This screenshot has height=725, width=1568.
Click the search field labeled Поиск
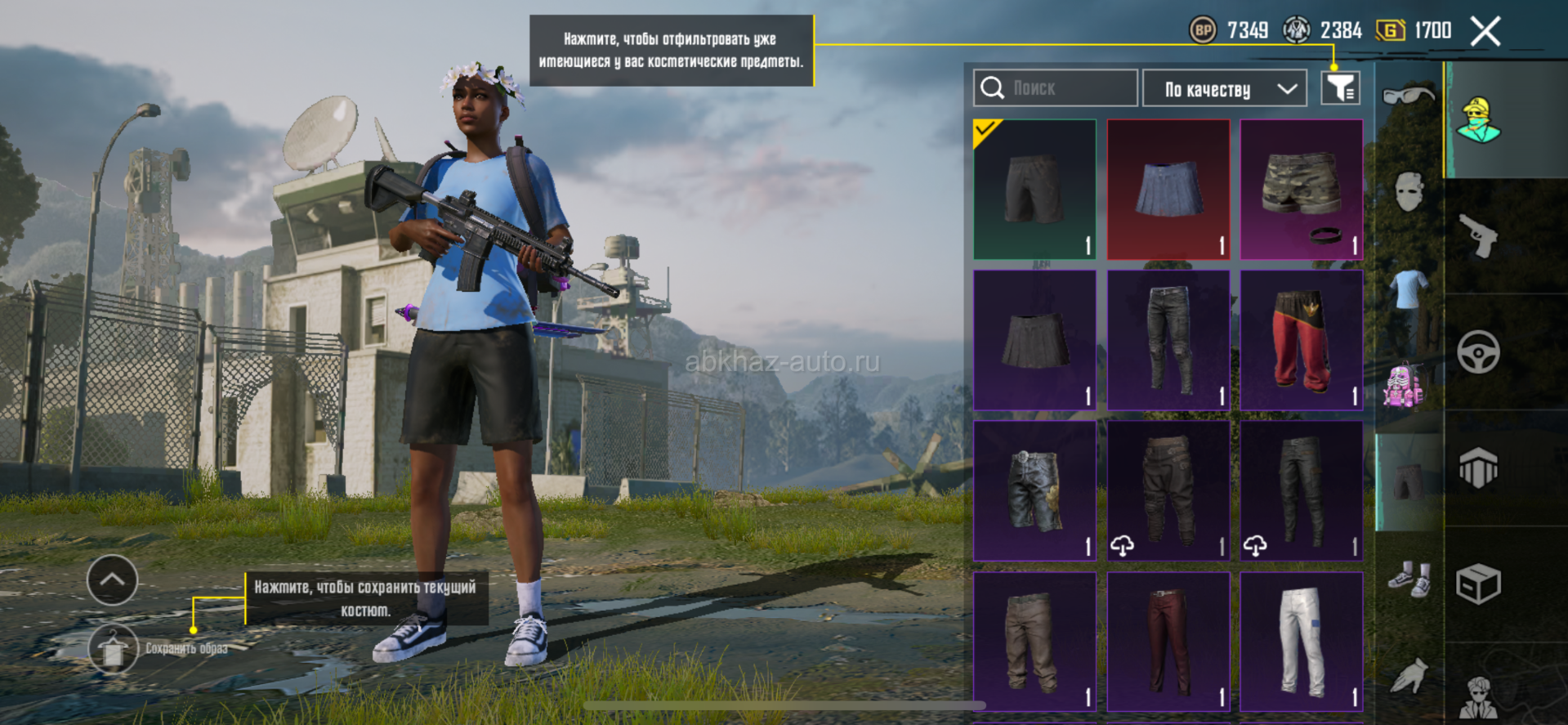tap(1055, 88)
